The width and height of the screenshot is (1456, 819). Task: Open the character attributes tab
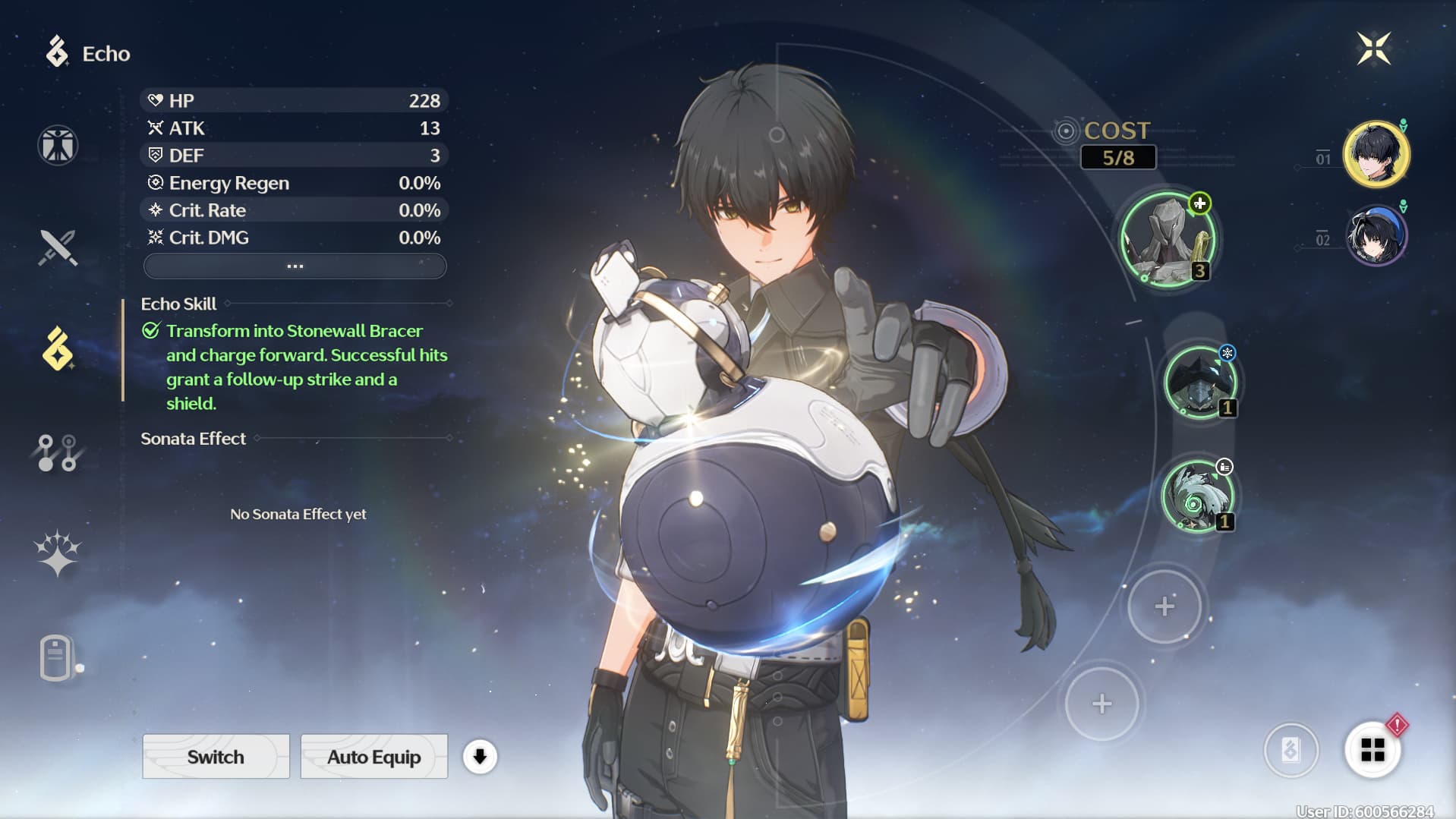(58, 145)
